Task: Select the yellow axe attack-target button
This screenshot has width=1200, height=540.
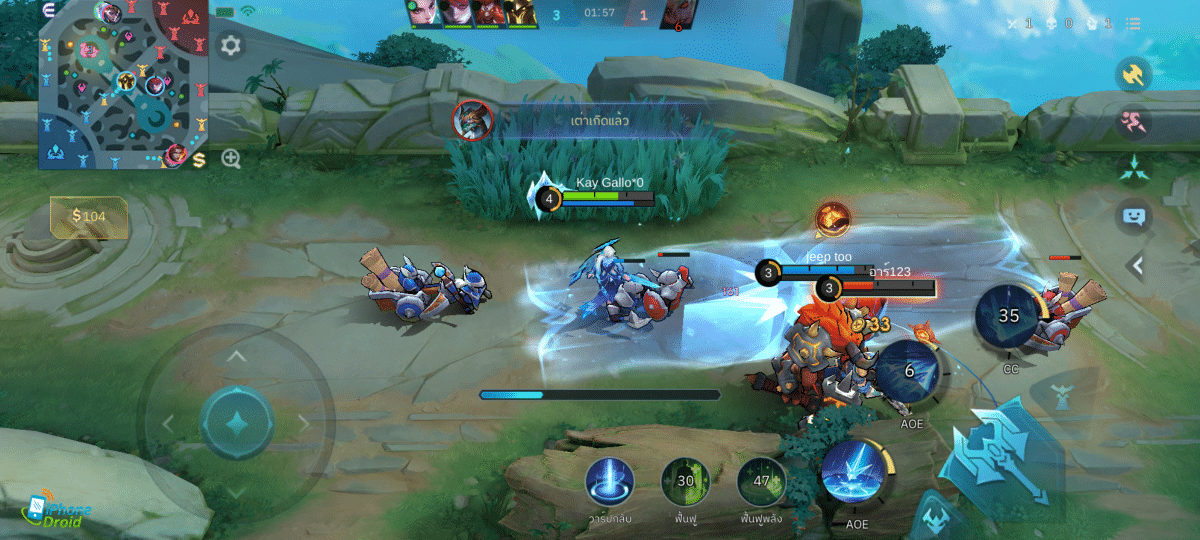Action: 1134,76
